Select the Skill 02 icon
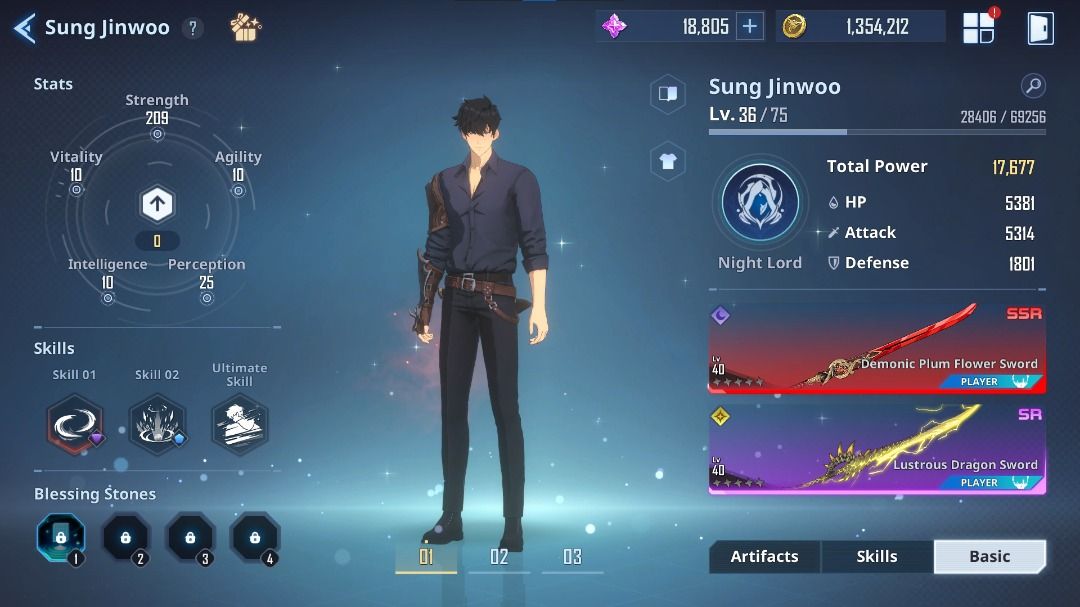 [157, 423]
